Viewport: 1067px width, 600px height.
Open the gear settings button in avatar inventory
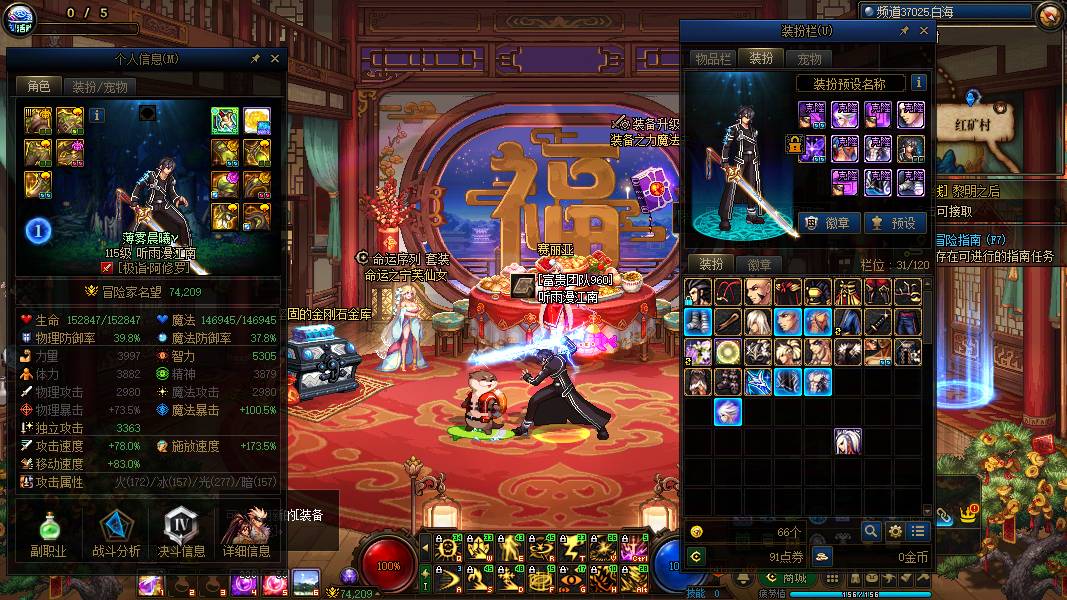pos(895,531)
